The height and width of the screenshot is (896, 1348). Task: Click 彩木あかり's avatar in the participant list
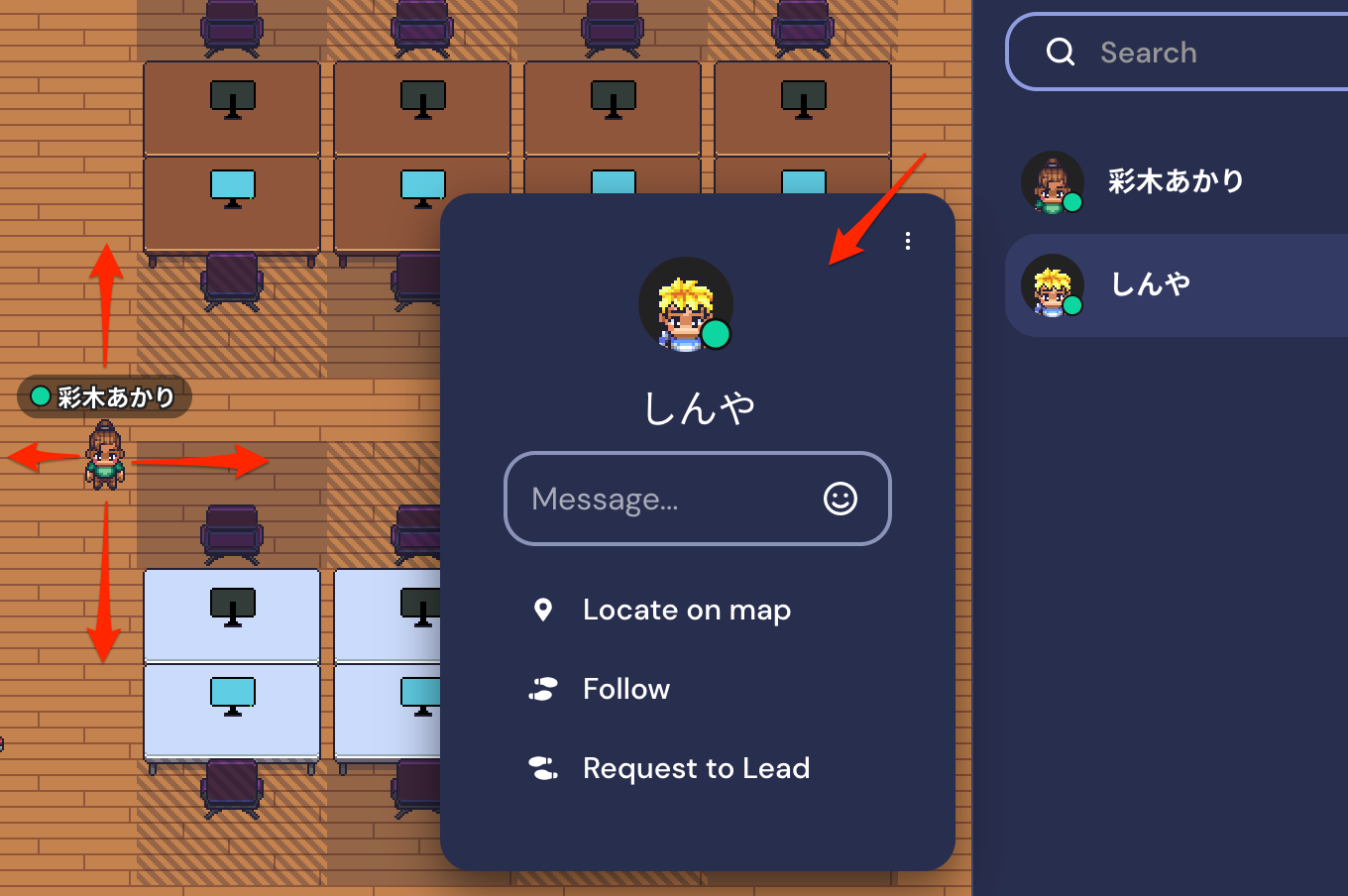click(1052, 182)
